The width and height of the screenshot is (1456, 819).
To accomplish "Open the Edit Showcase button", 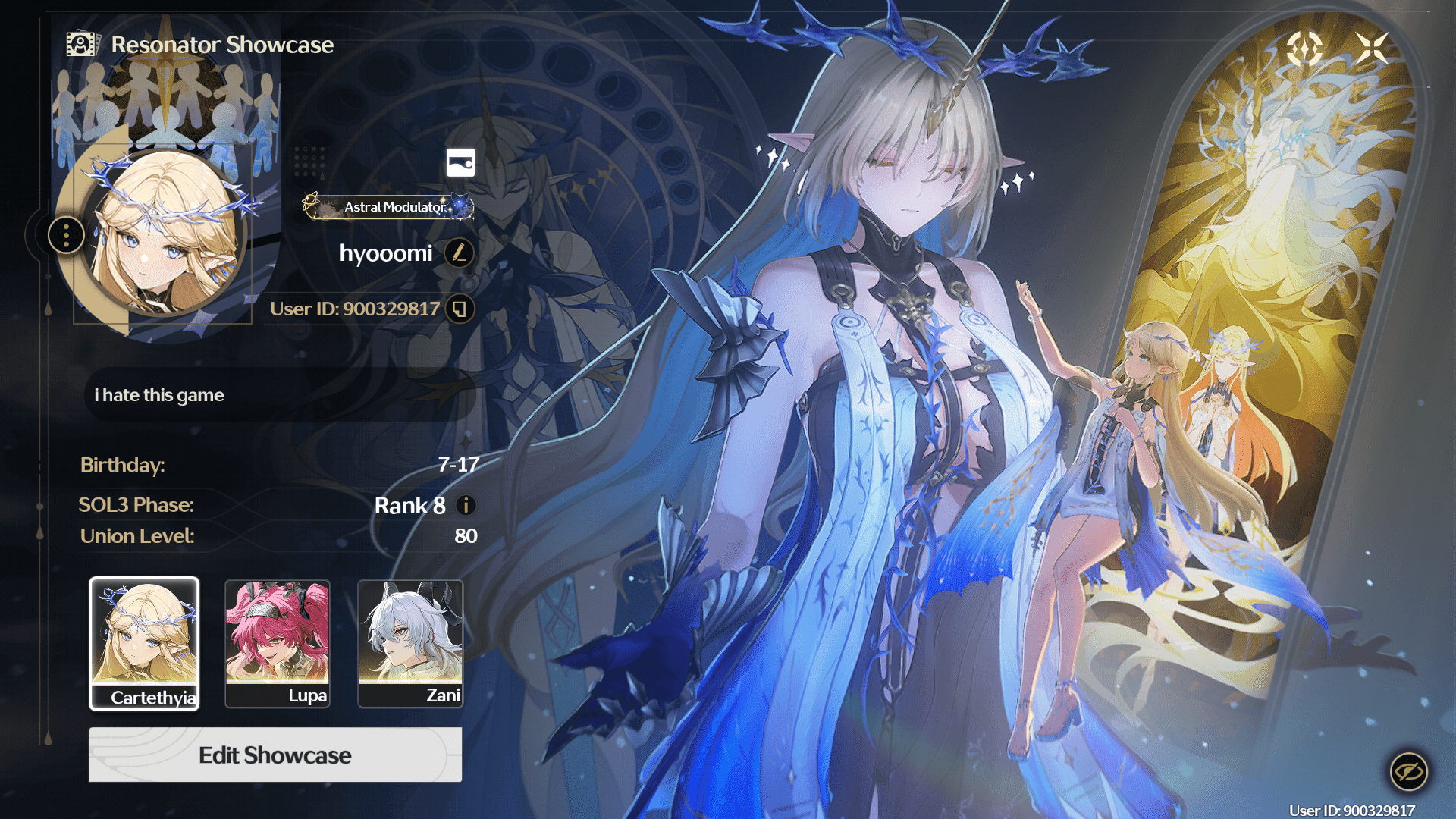I will click(275, 755).
